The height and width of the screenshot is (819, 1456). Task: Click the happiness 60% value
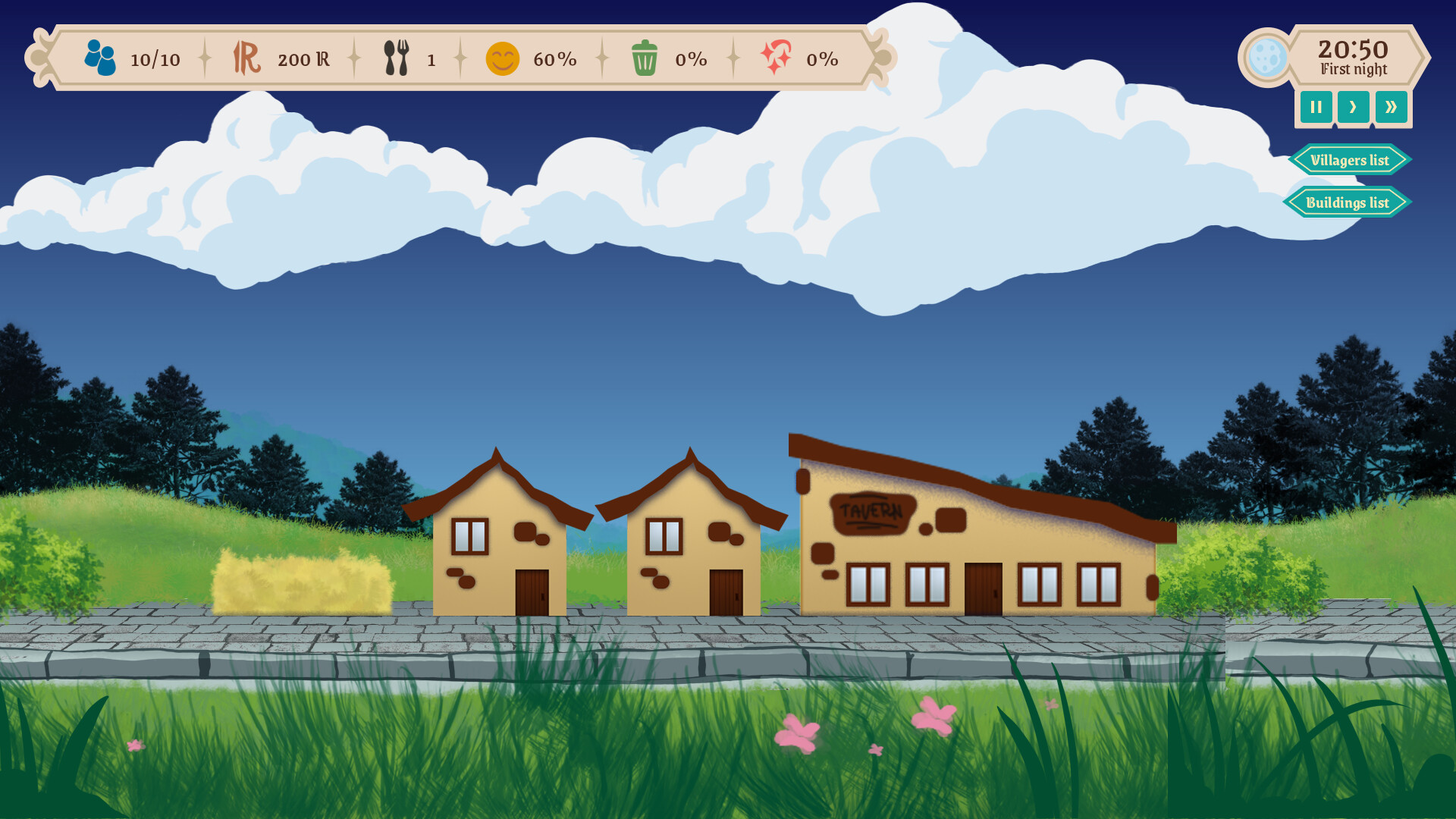click(x=554, y=58)
